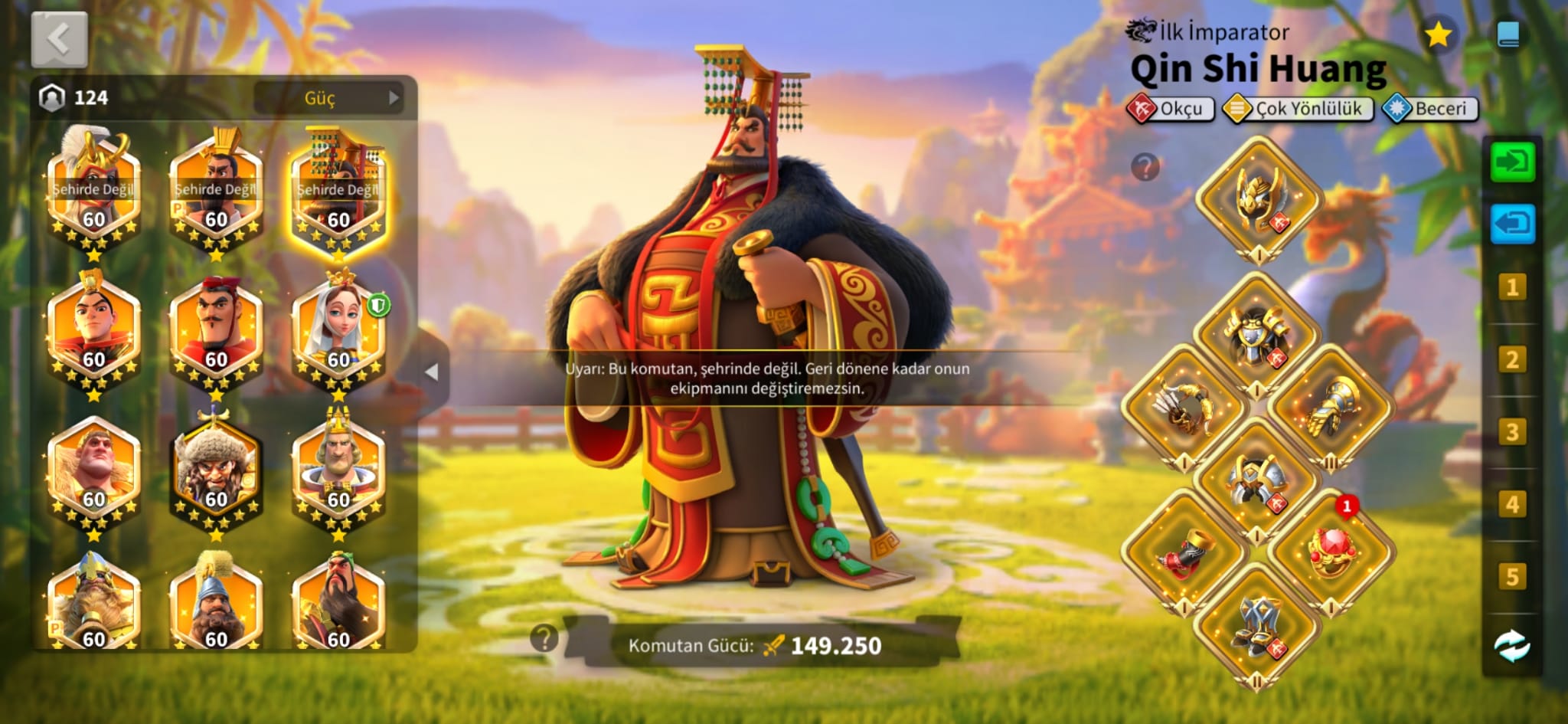Open the Güç sort dropdown
This screenshot has width=1568, height=724.
point(328,98)
